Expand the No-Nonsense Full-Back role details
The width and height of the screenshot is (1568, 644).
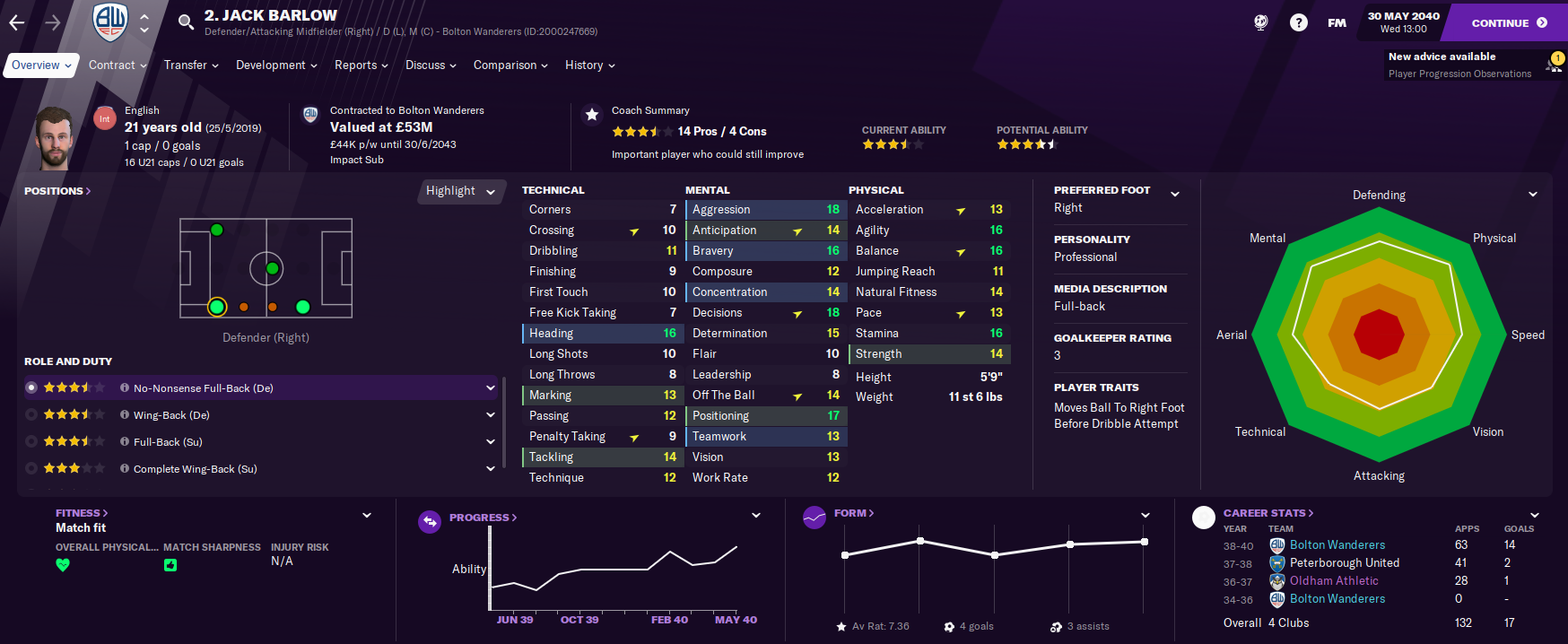pyautogui.click(x=491, y=388)
